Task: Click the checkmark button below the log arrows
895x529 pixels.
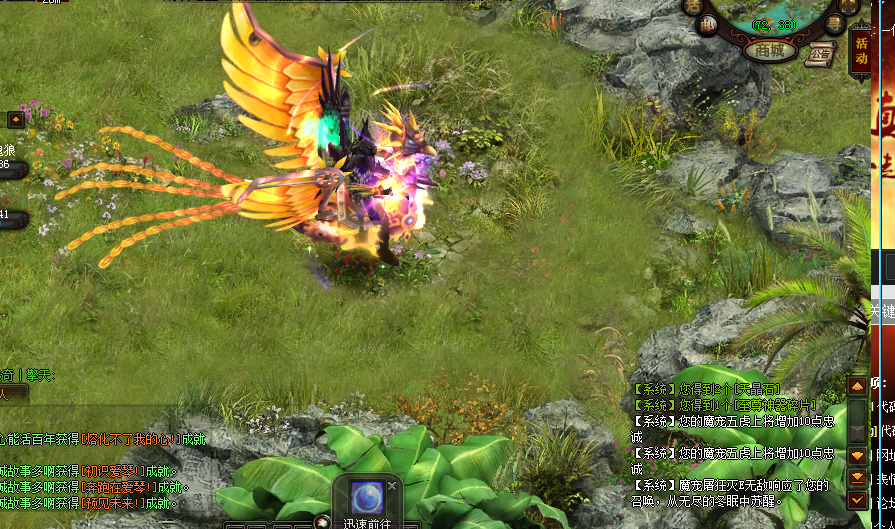Action: 857,499
